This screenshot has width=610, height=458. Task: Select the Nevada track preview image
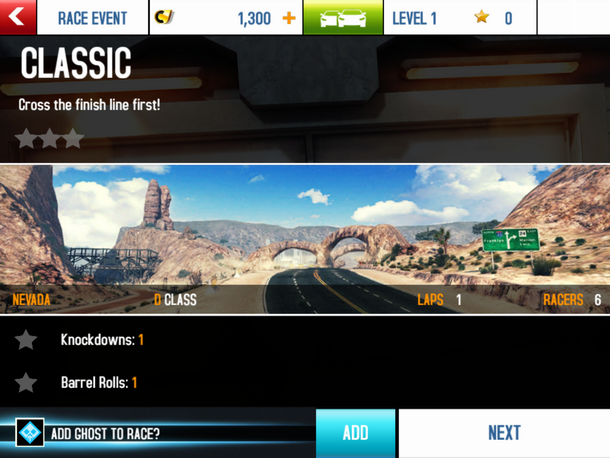pyautogui.click(x=305, y=238)
